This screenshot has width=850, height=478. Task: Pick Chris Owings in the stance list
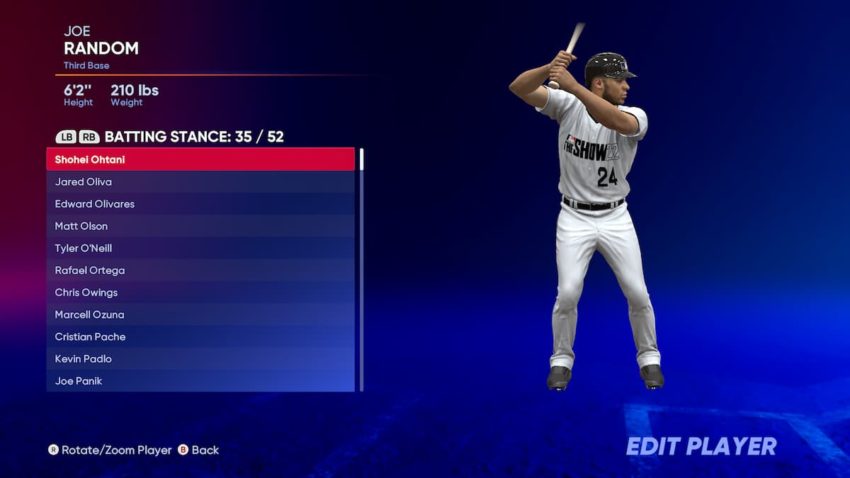[x=200, y=292]
